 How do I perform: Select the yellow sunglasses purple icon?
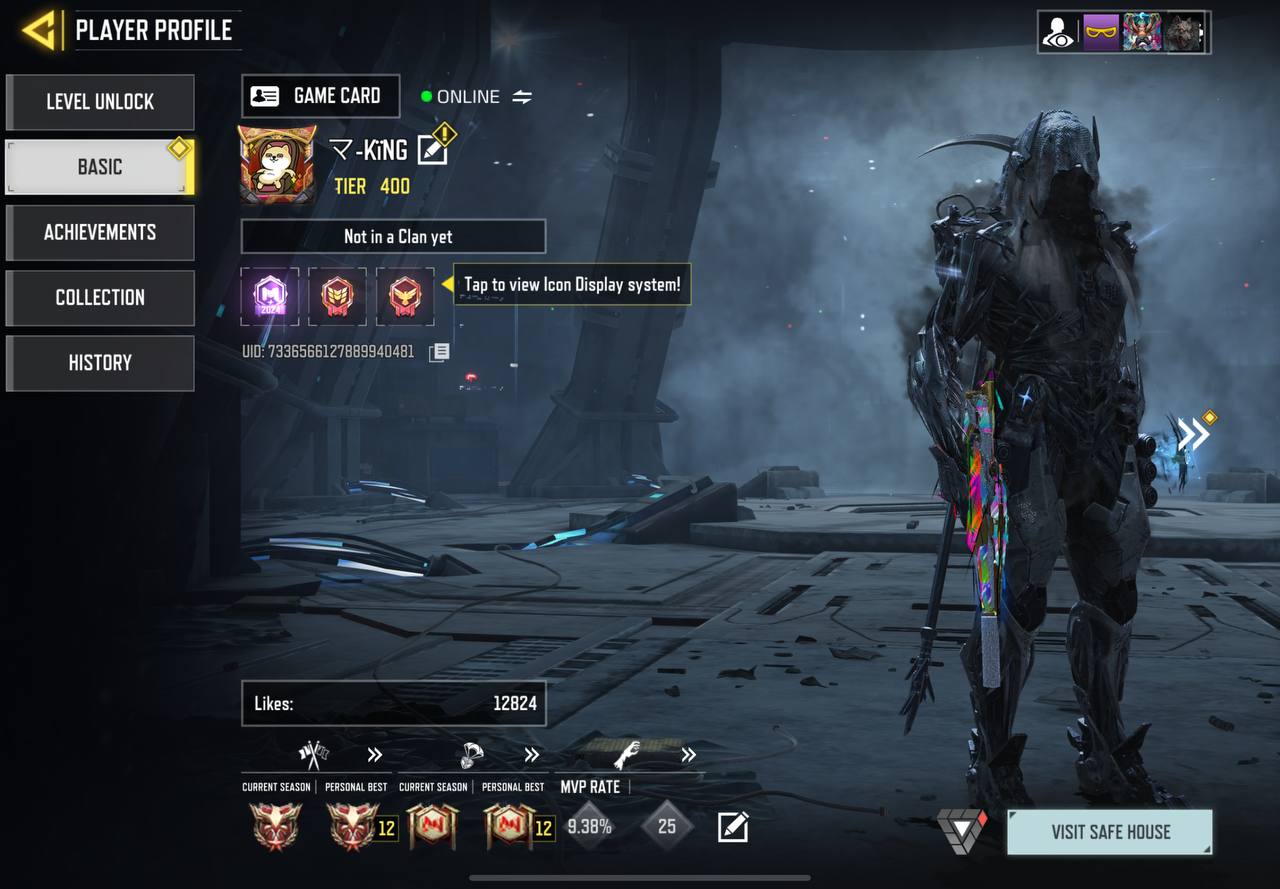[1100, 32]
